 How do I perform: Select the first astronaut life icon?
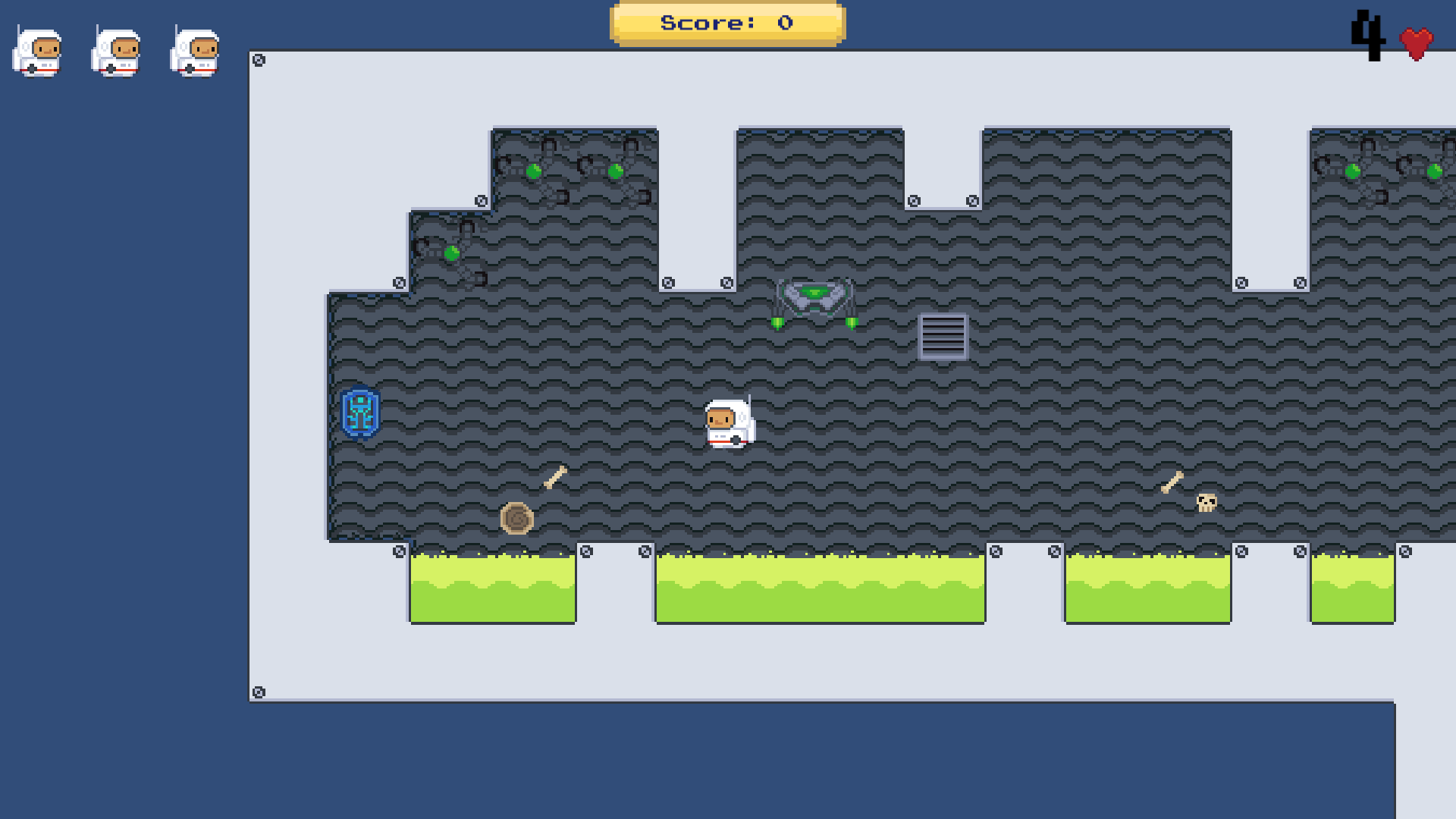[39, 52]
